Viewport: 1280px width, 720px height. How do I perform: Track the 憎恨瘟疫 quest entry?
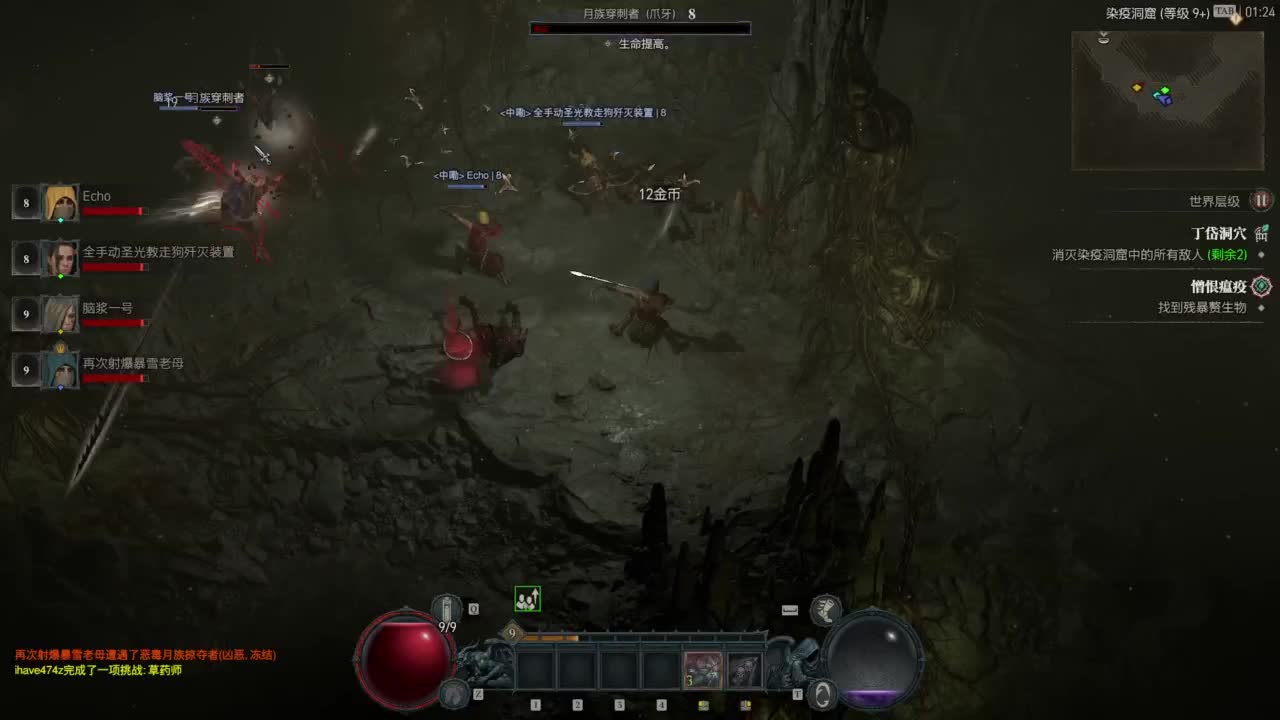(x=1219, y=287)
